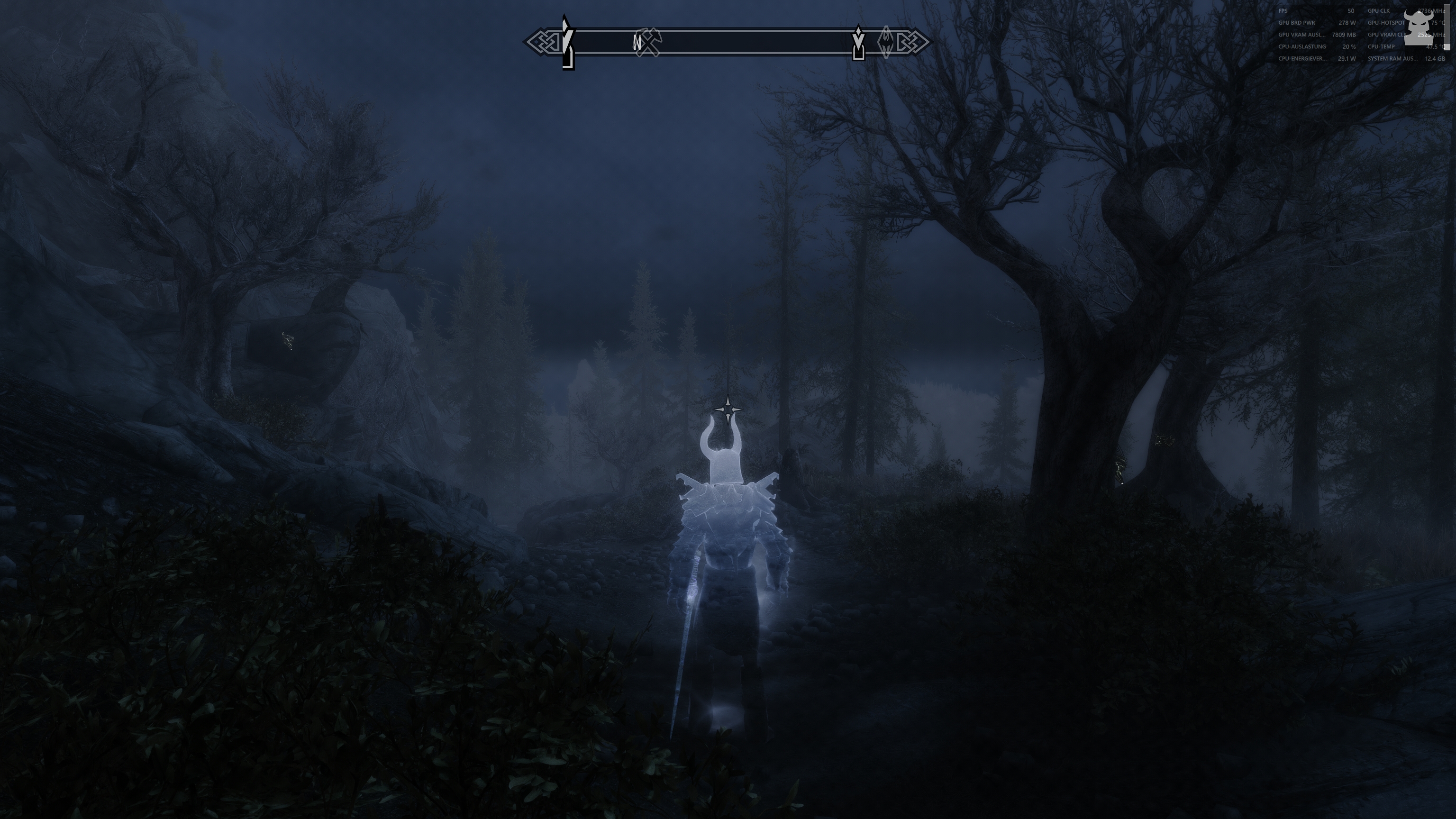Click the N north indicator on the compass
This screenshot has width=1456, height=819.
point(637,41)
